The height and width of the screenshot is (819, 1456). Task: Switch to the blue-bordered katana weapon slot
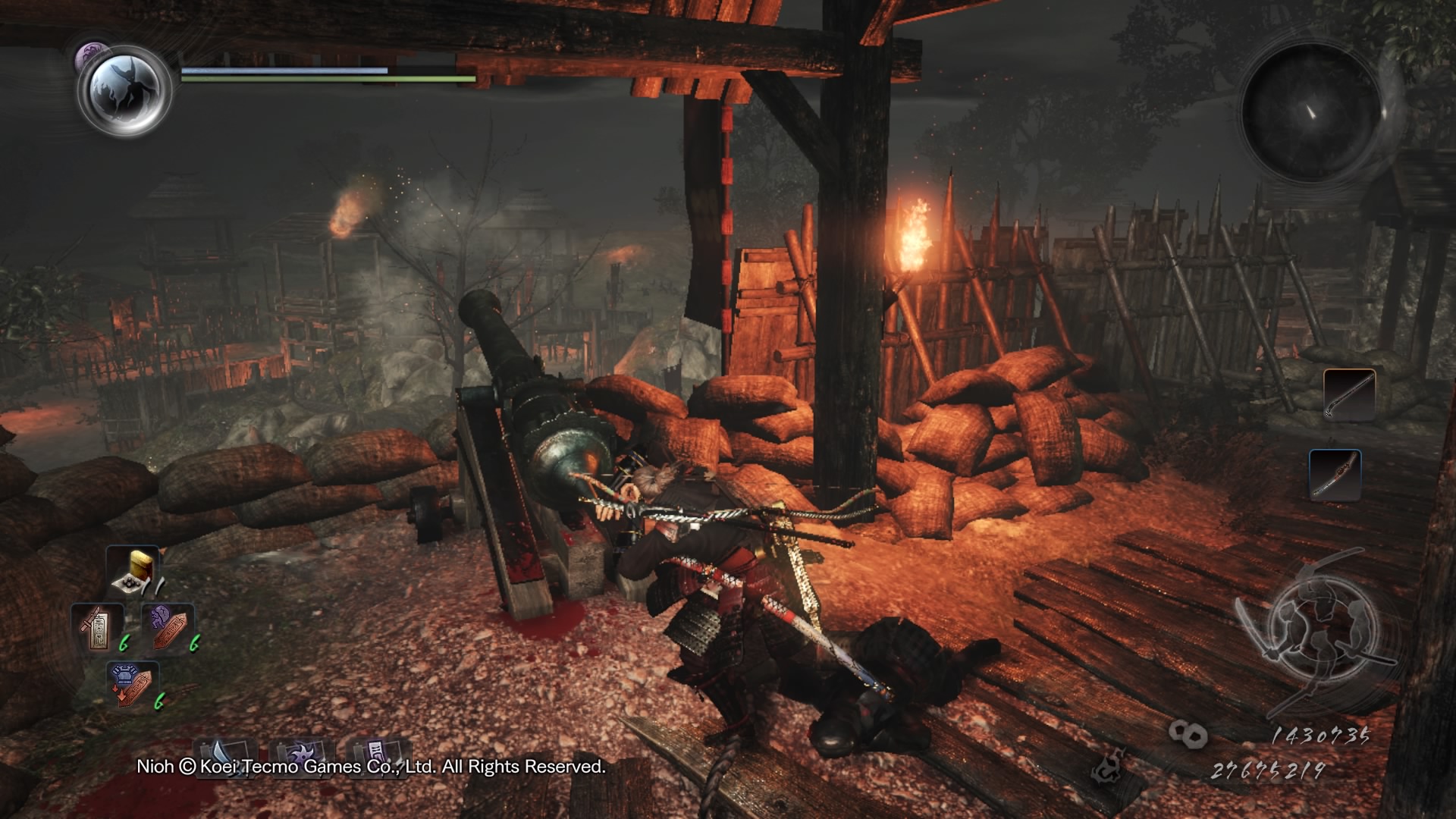[x=1335, y=475]
